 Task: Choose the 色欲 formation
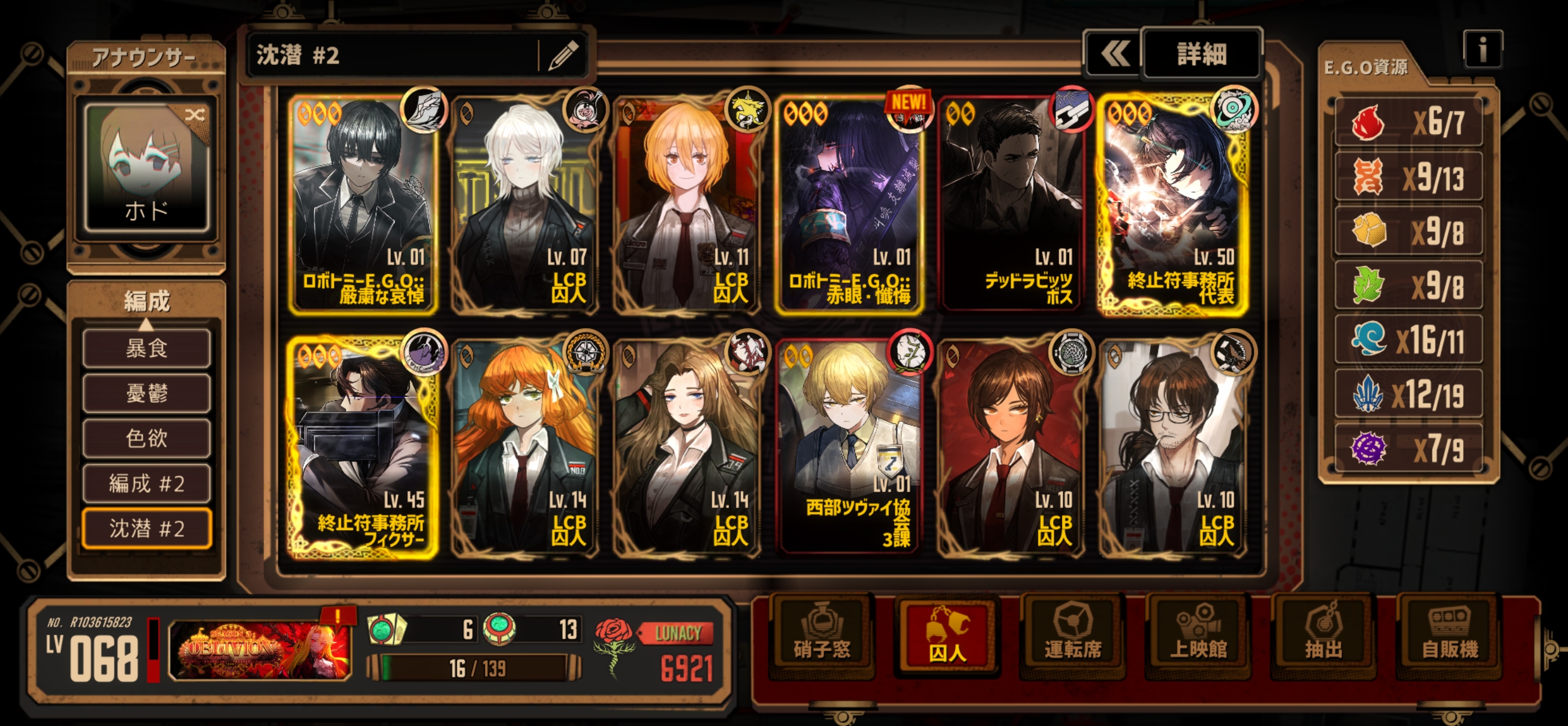tap(147, 438)
